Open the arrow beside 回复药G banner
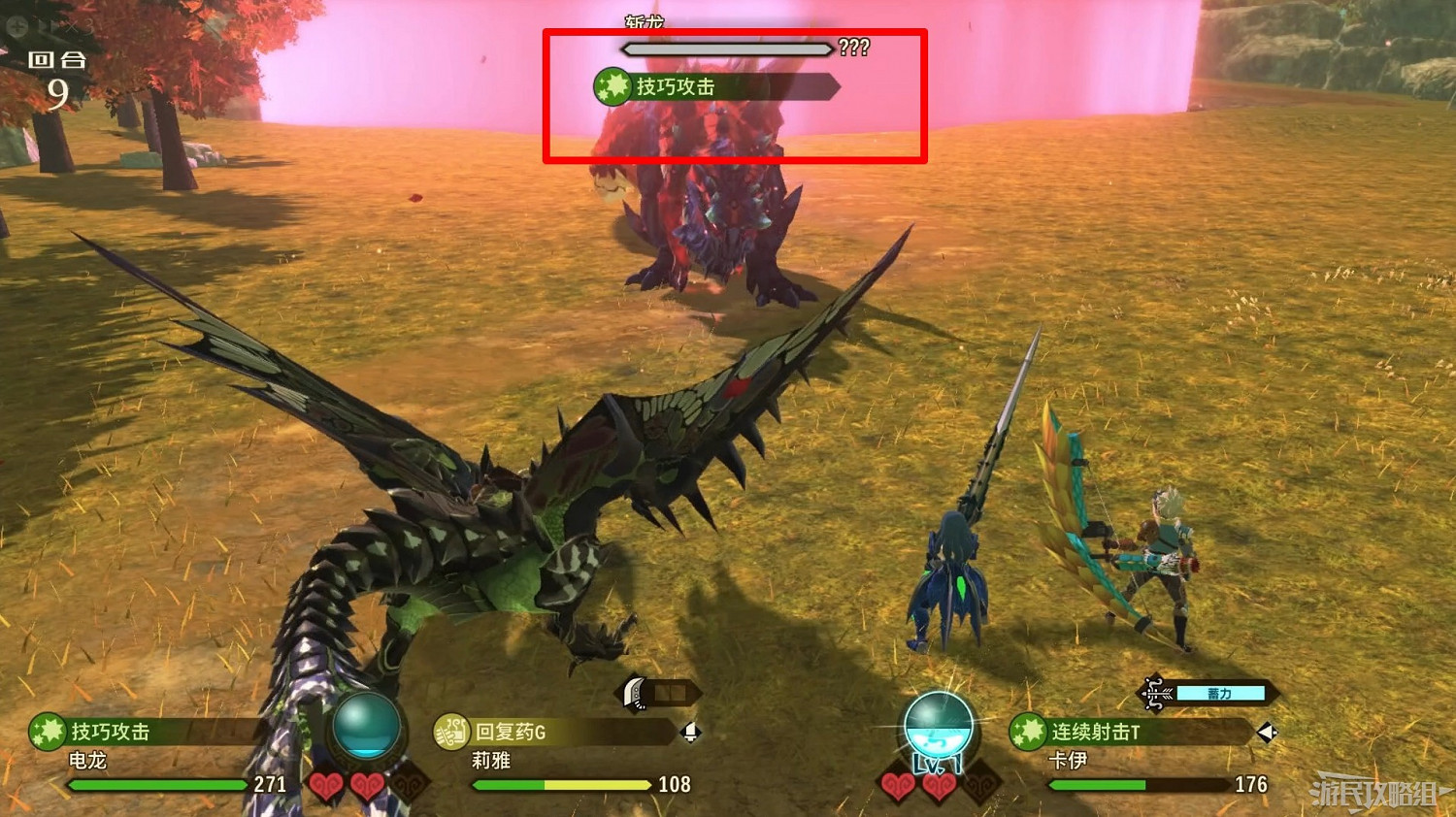This screenshot has height=817, width=1456. (x=689, y=733)
